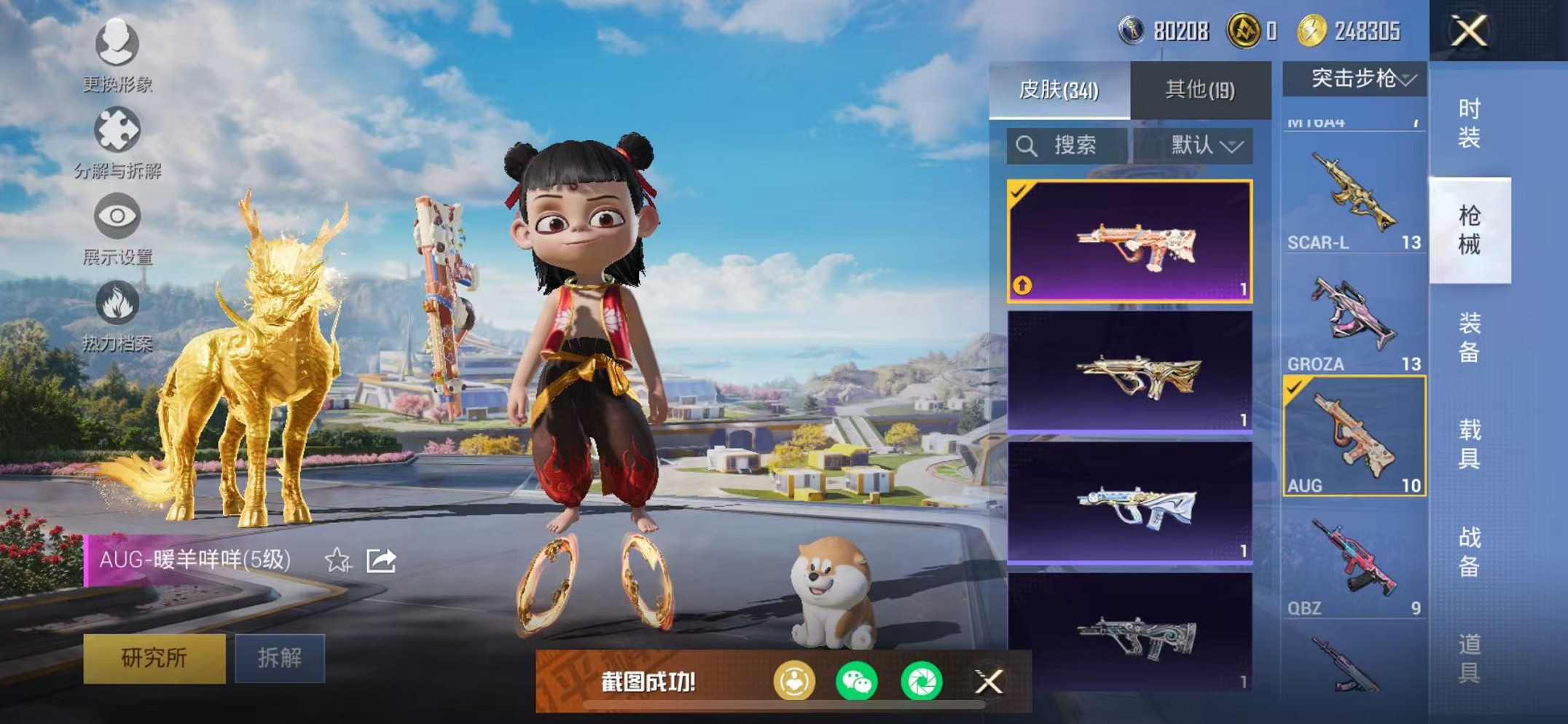1568x724 pixels.
Task: Share screenshot via the WeChat icon
Action: (857, 682)
